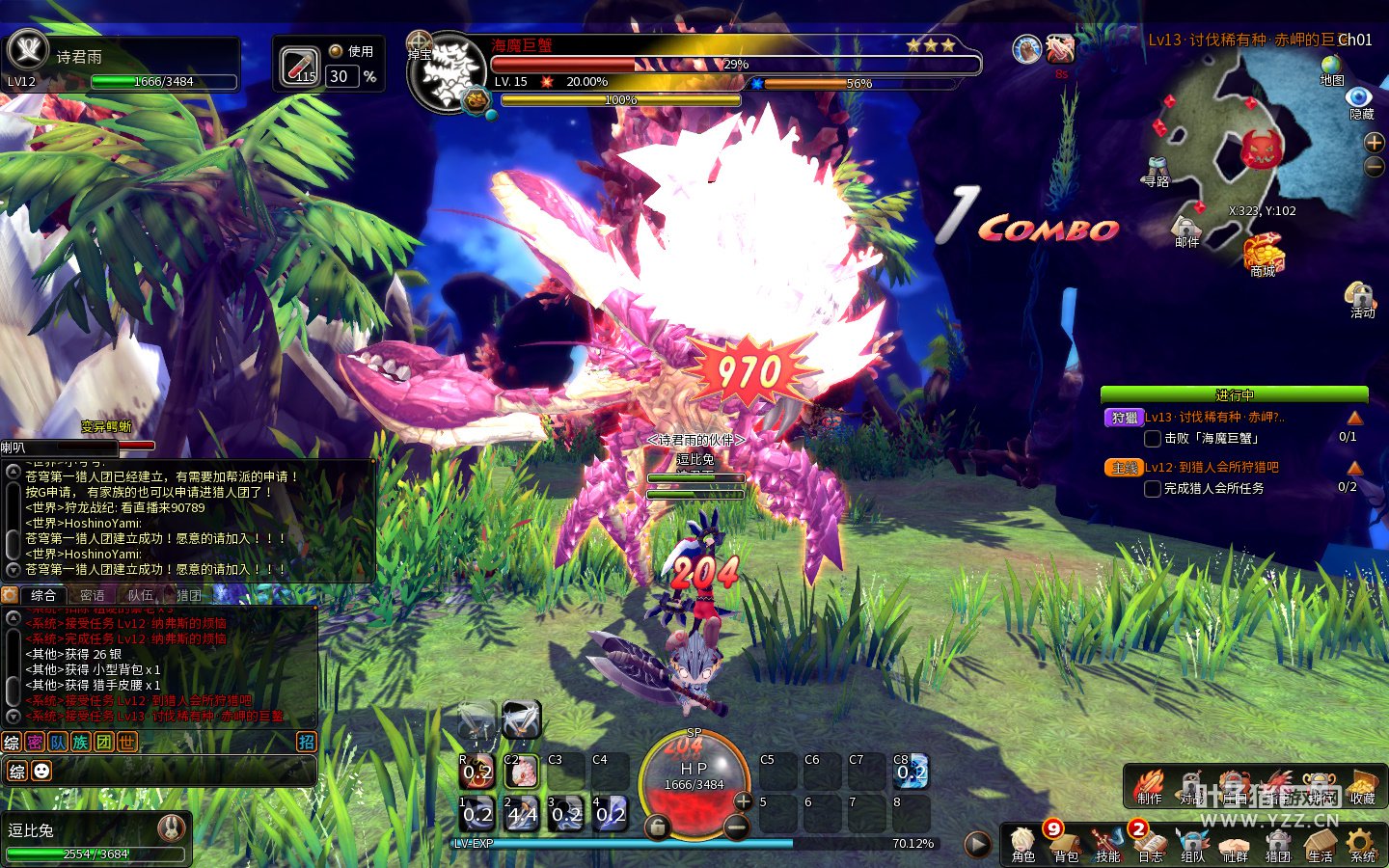Open the 日志 quest journal
This screenshot has width=1389, height=868.
pos(1150,845)
